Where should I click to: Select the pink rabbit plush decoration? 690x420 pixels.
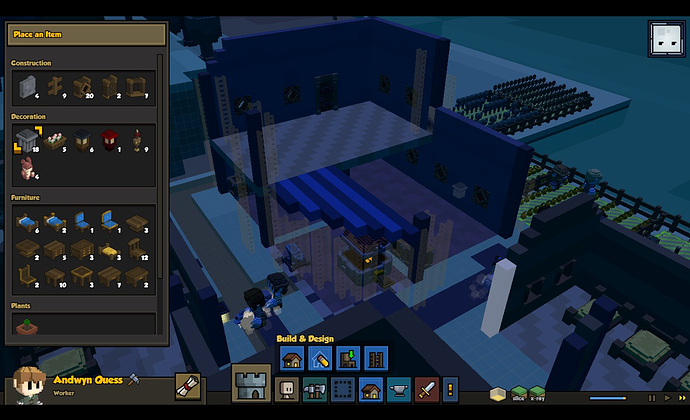click(x=26, y=170)
